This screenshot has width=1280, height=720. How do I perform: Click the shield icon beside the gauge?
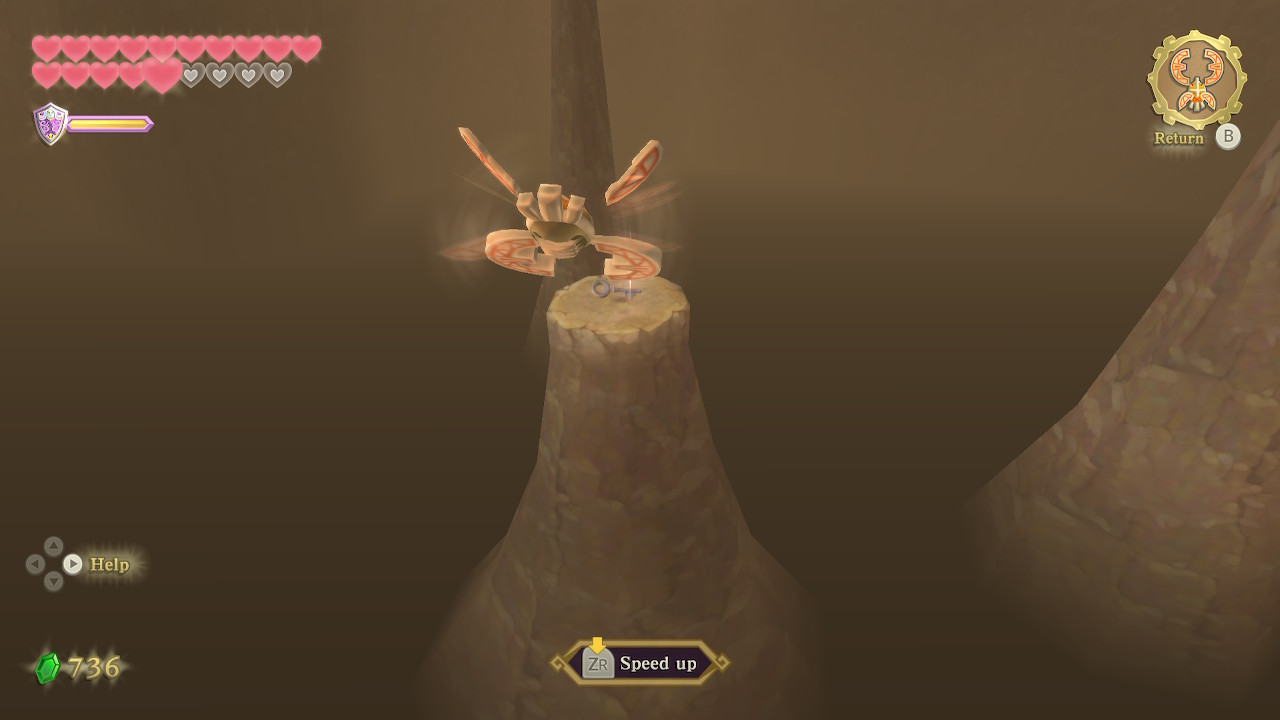point(50,124)
